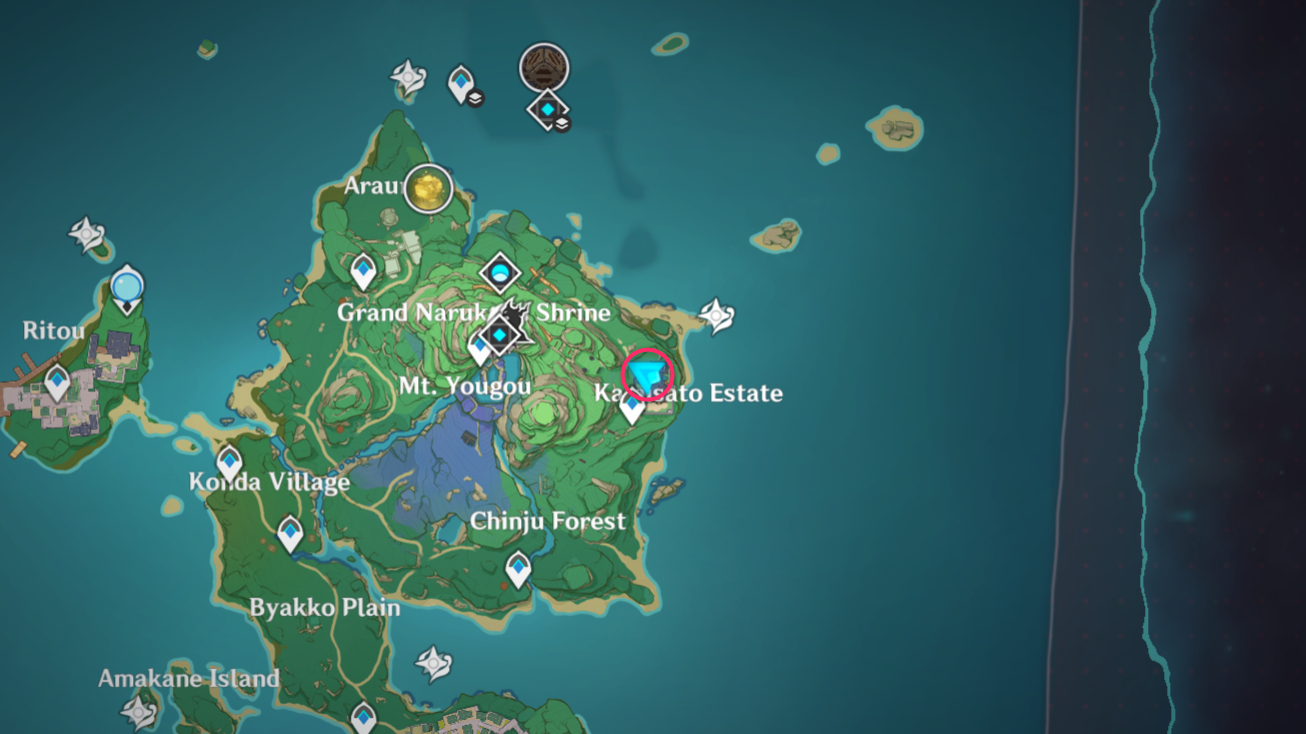This screenshot has width=1306, height=734.
Task: Select the teleport waypoint below the Araumi label
Action: [363, 270]
